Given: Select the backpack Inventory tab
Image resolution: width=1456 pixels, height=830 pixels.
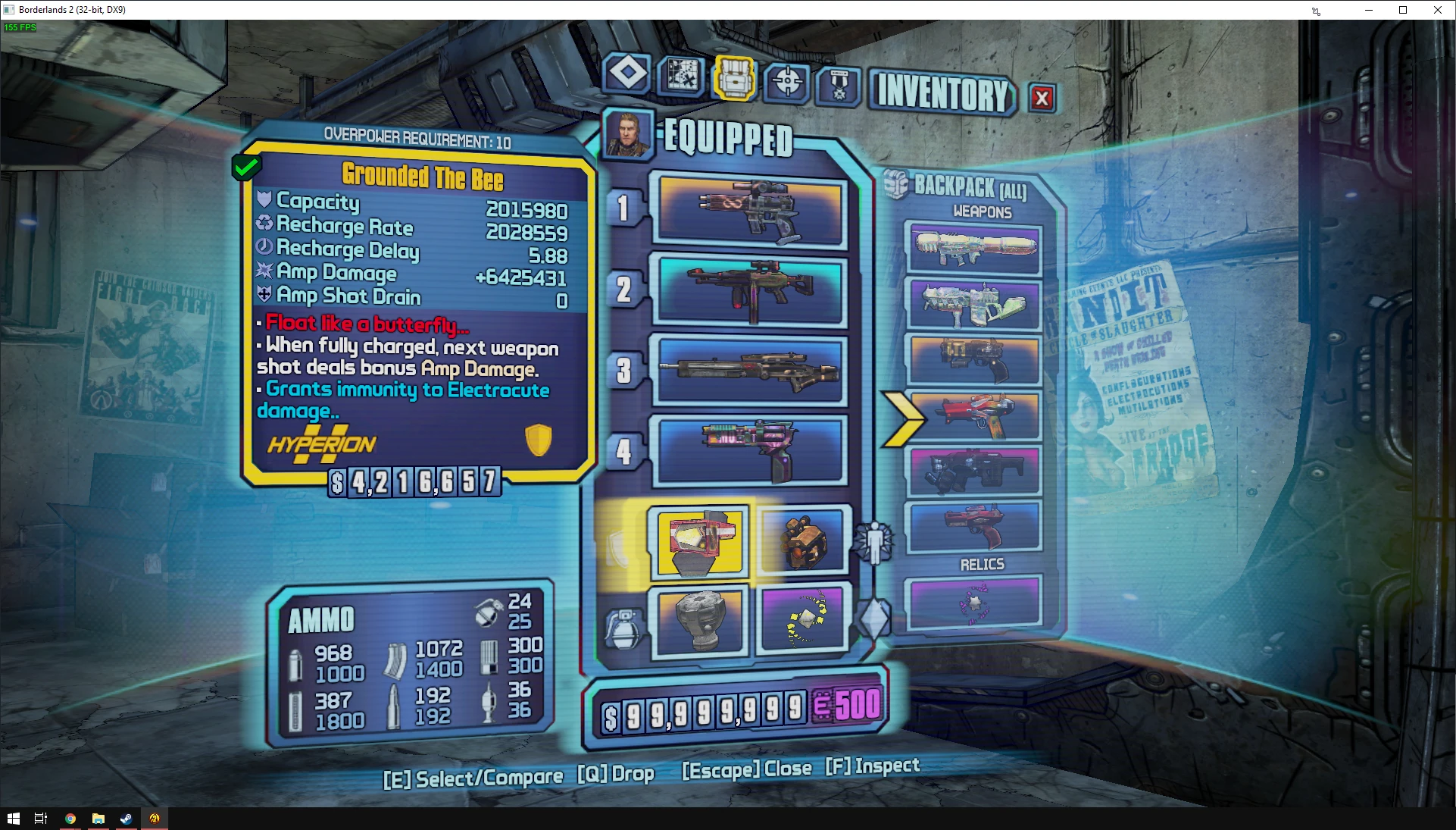Looking at the screenshot, I should click(733, 77).
